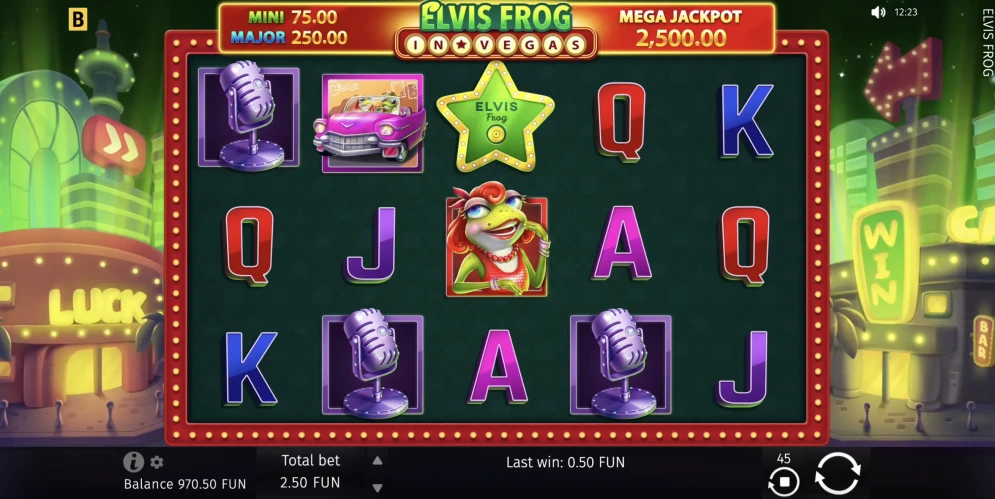Open the game info icon

click(x=133, y=462)
